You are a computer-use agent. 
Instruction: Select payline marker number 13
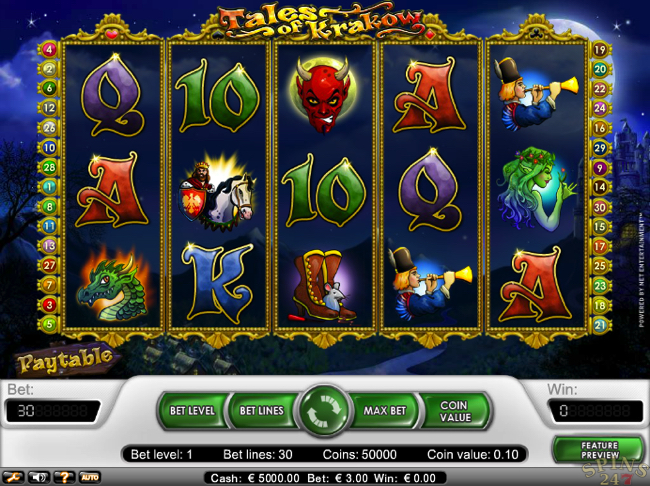(x=48, y=245)
